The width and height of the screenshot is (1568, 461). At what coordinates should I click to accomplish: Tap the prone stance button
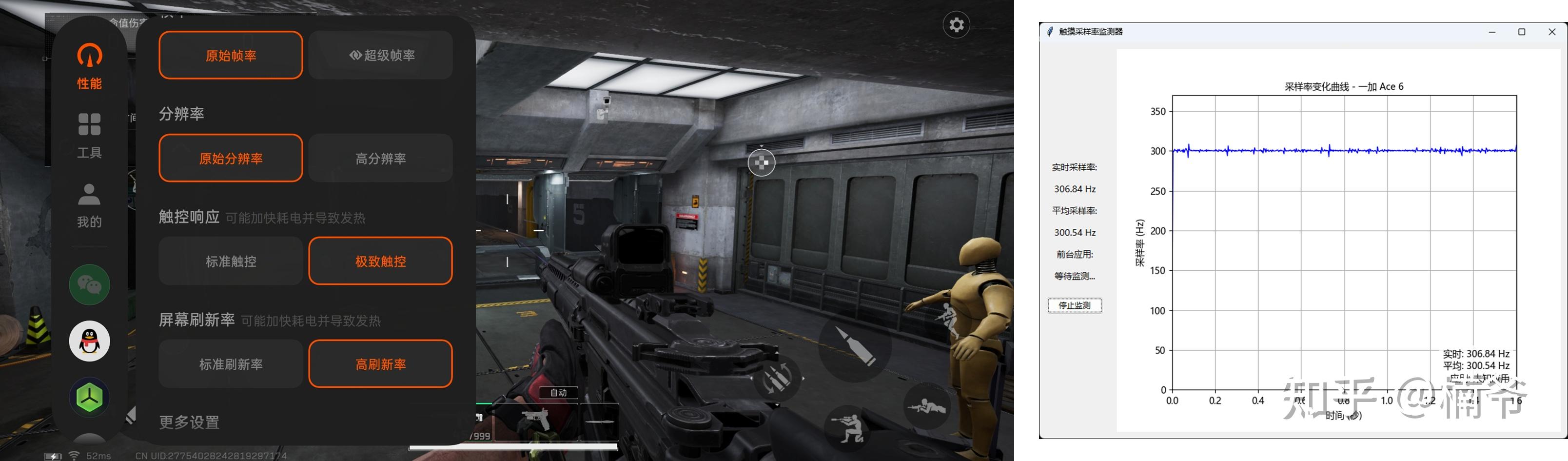coord(926,406)
